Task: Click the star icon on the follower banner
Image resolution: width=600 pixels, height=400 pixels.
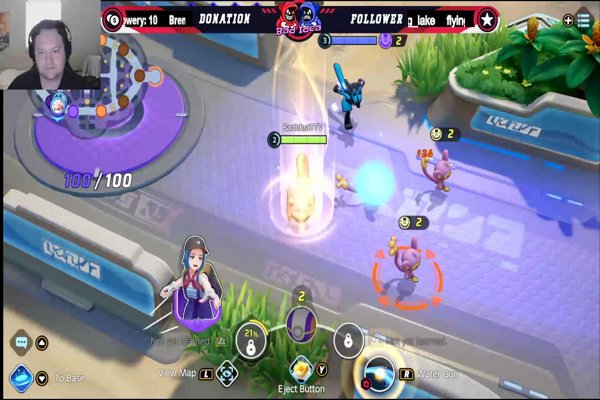Action: click(487, 19)
